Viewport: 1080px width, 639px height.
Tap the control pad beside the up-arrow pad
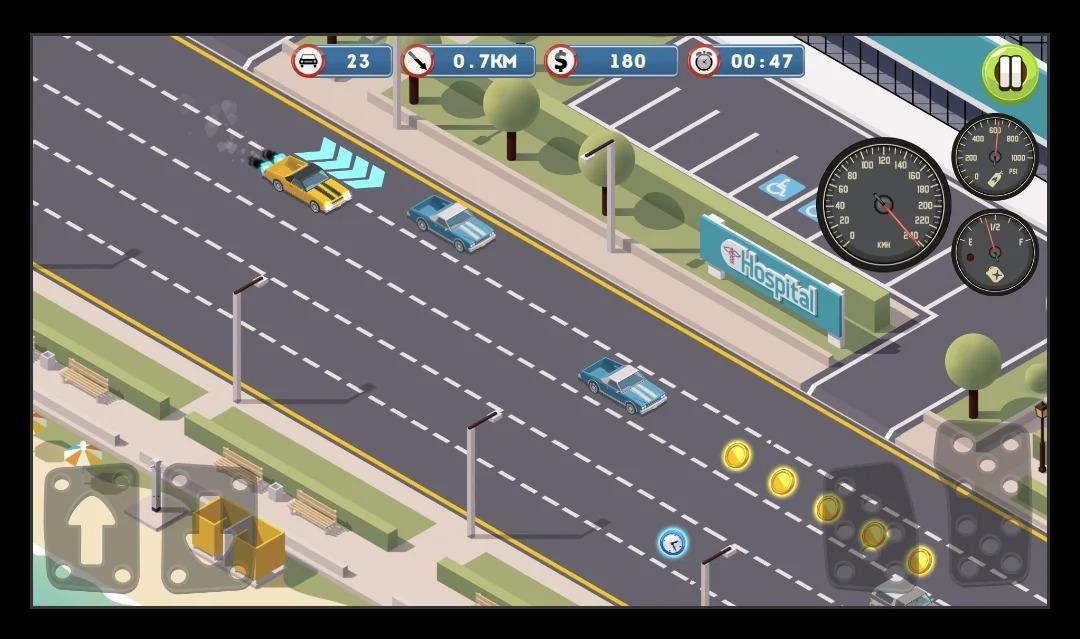(208, 527)
